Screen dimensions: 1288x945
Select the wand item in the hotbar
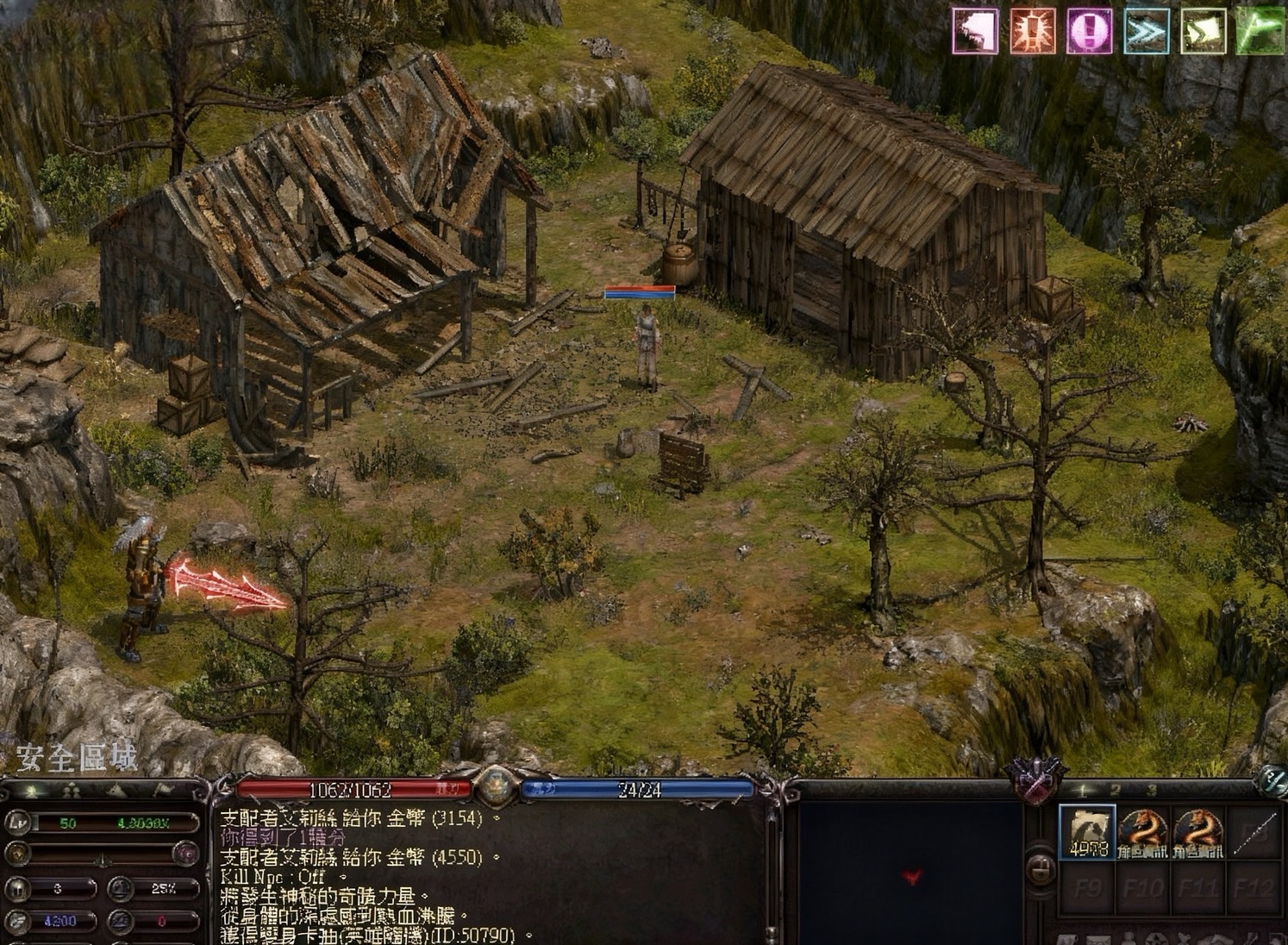coord(1254,833)
